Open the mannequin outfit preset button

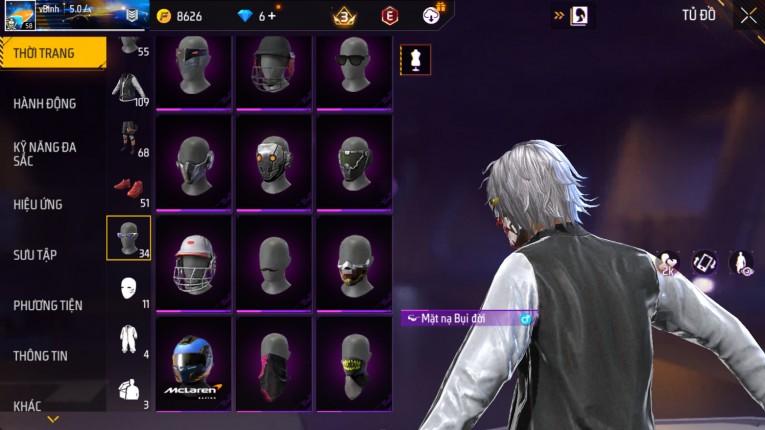[416, 59]
